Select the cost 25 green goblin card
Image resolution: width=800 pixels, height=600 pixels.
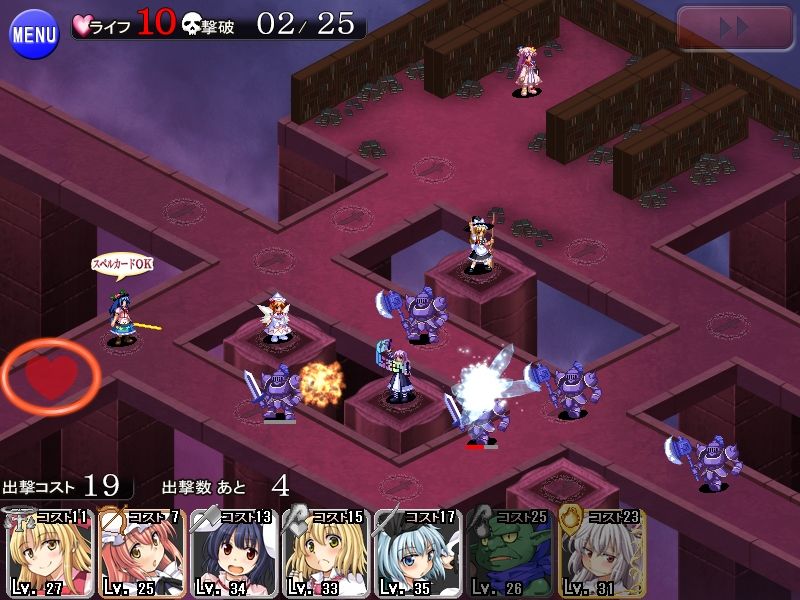pos(509,553)
